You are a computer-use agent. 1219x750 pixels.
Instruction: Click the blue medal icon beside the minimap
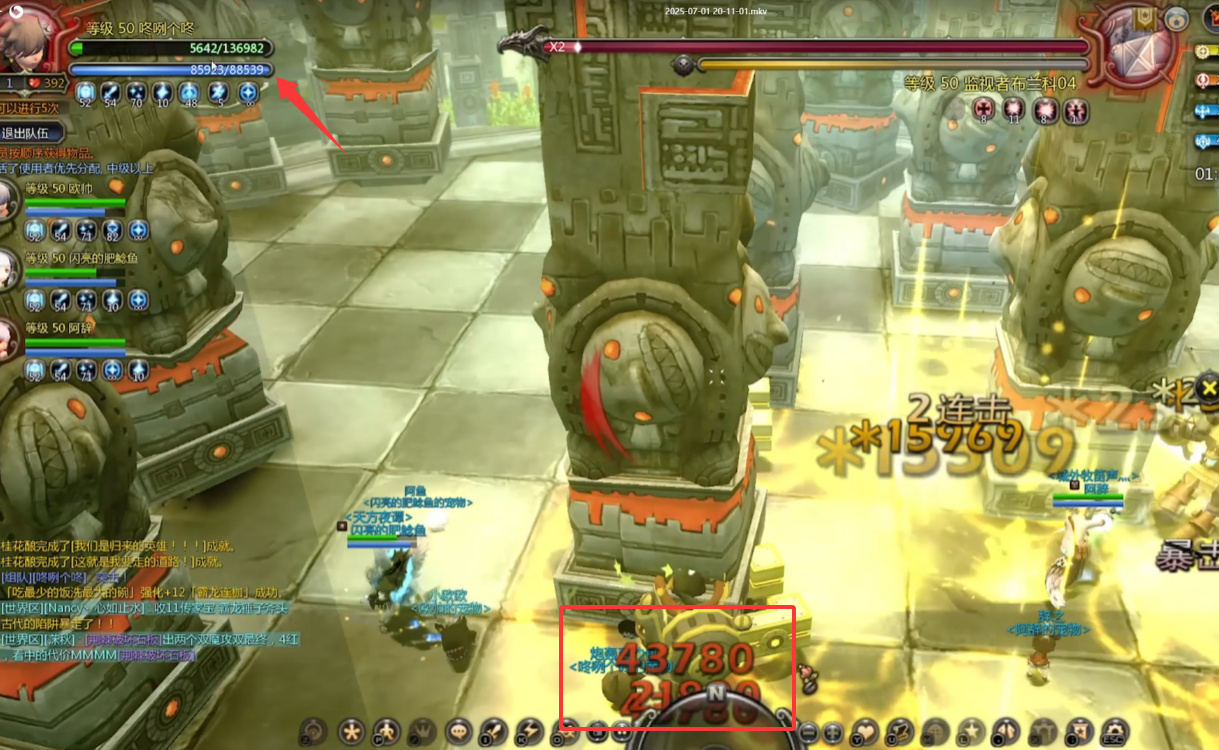point(1177,18)
